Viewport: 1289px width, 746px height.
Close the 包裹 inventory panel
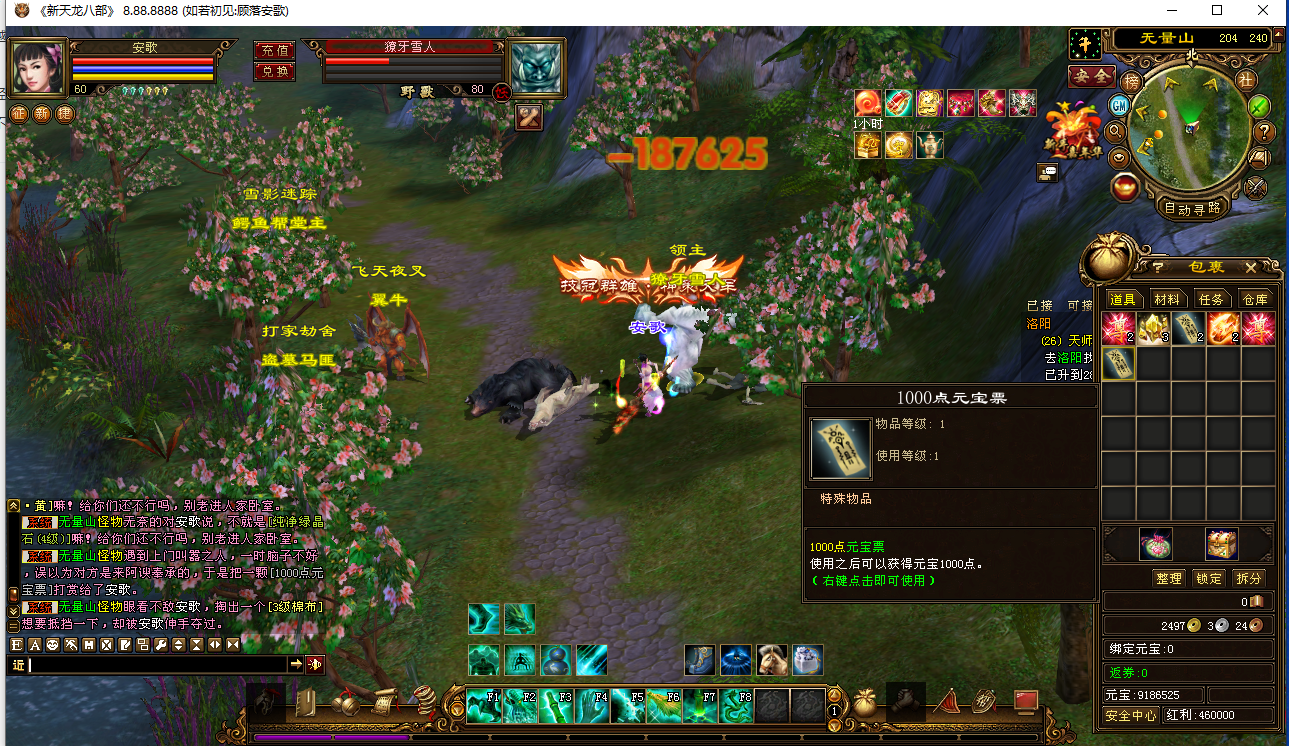pos(1250,268)
